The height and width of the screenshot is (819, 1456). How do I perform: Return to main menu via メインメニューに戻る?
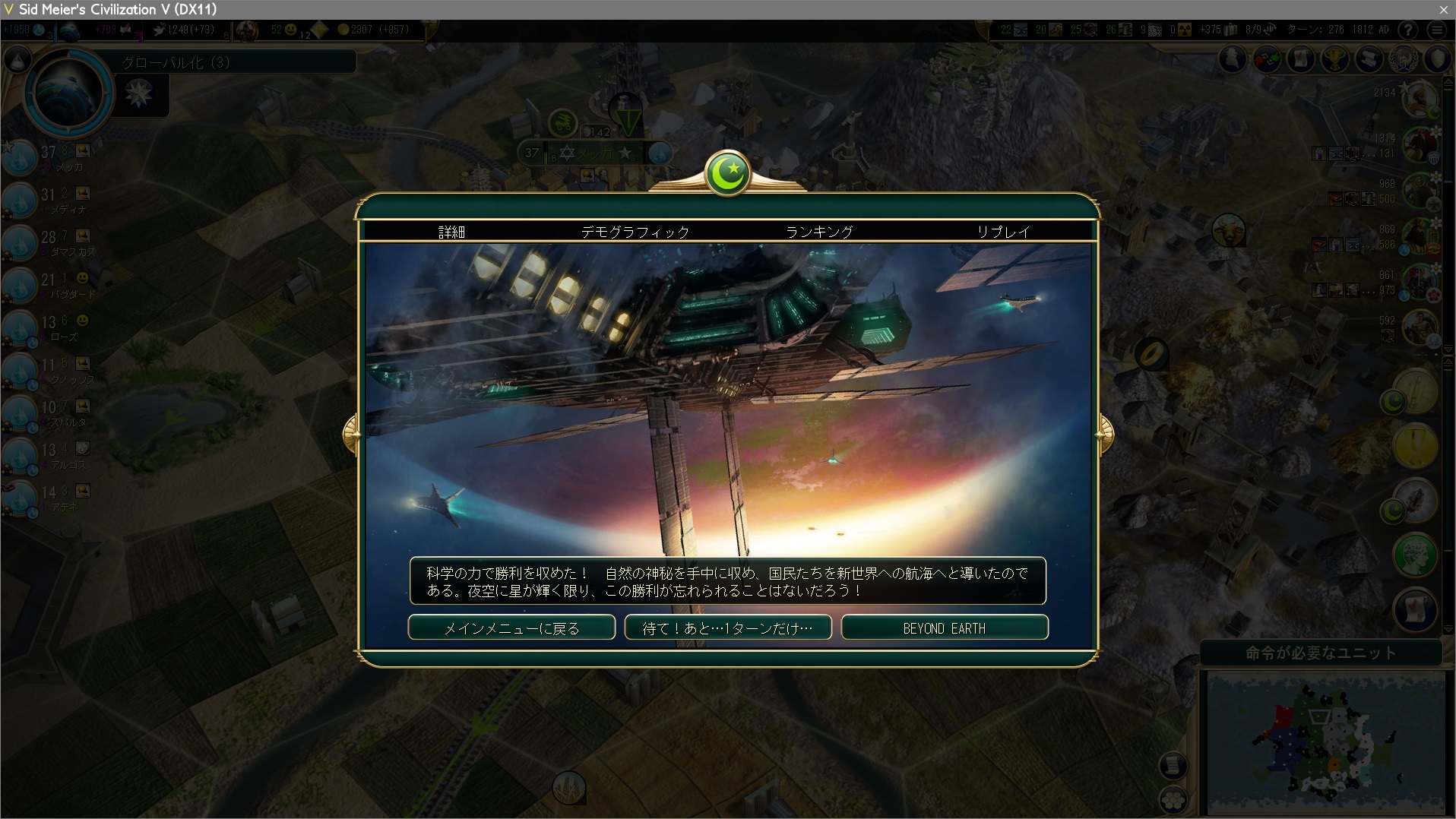[511, 628]
